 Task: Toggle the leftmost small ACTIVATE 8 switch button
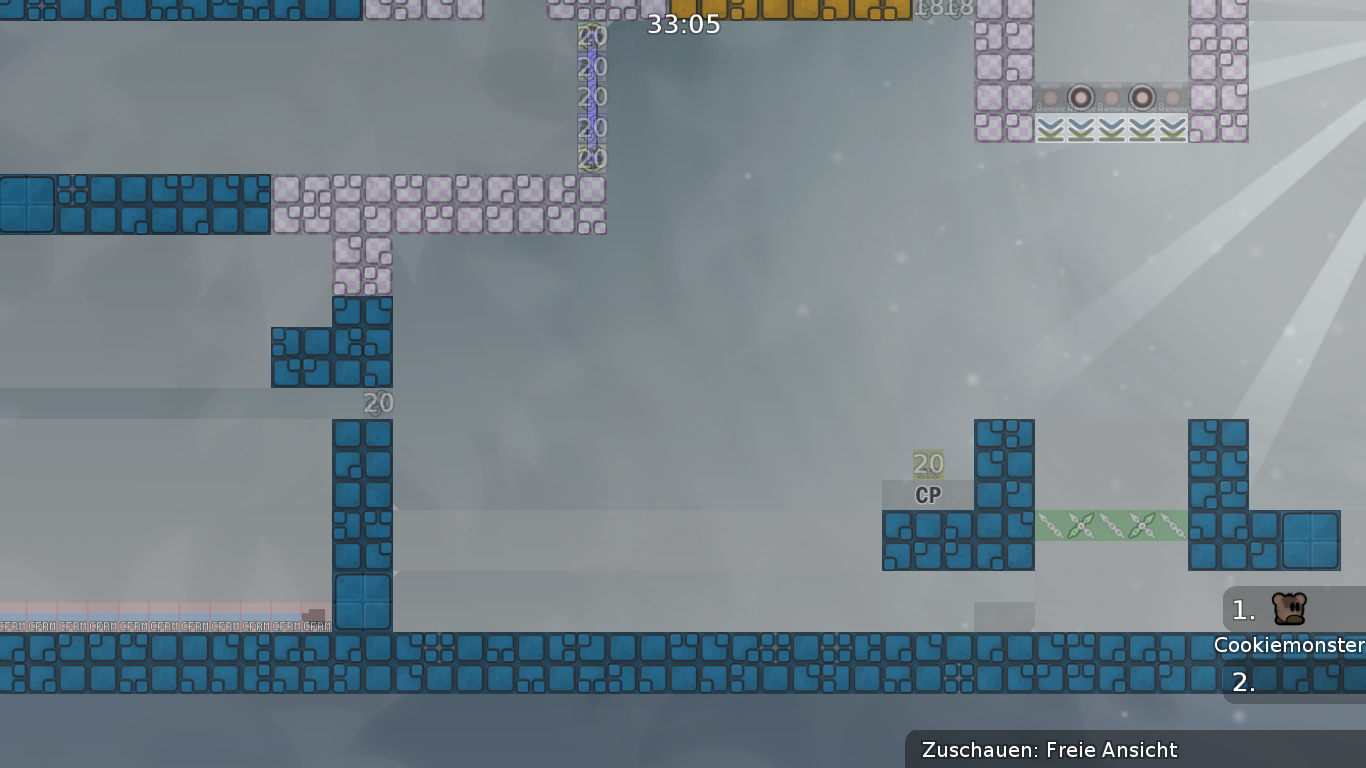click(1051, 97)
